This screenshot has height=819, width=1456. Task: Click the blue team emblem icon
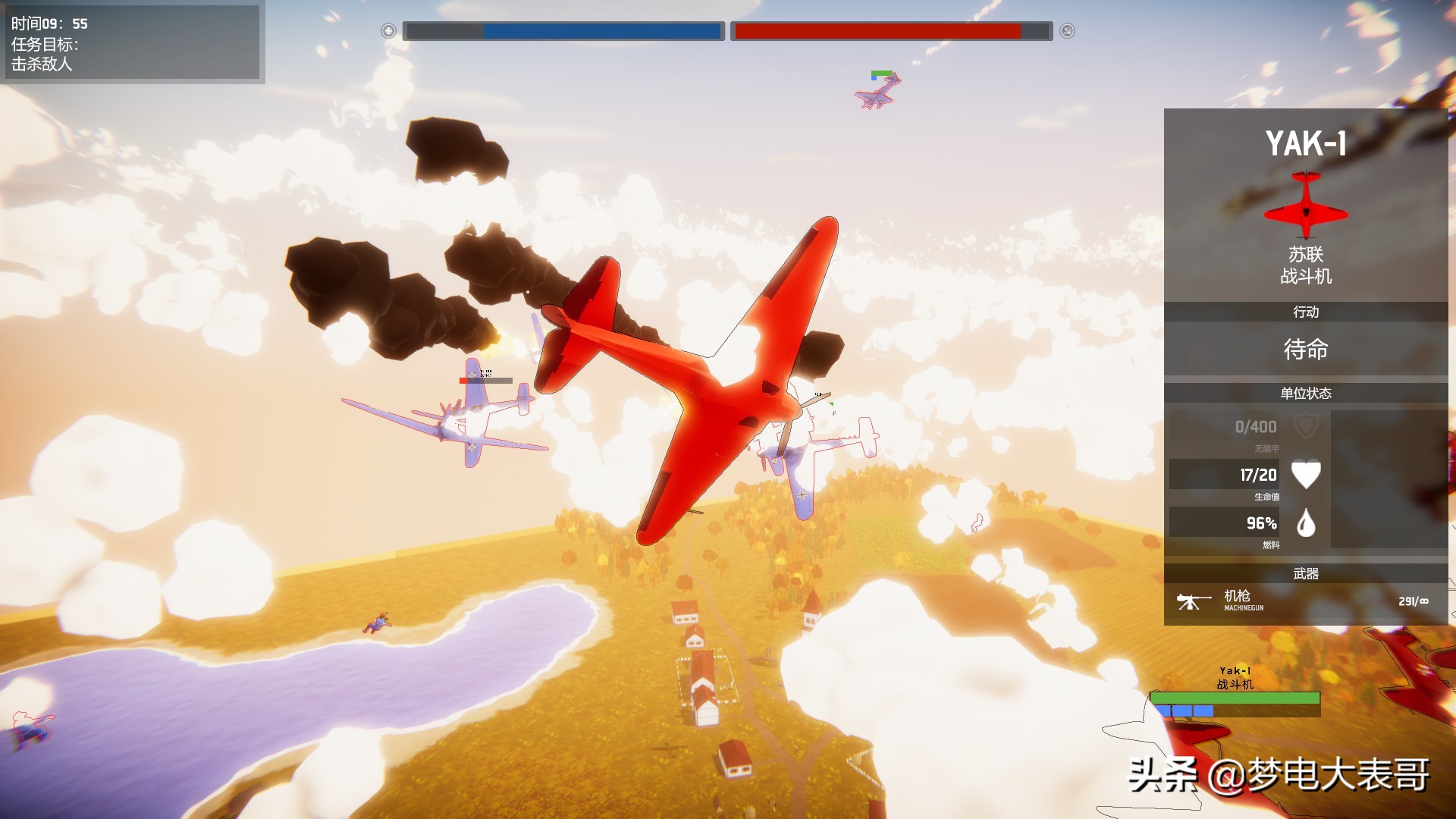click(x=388, y=31)
